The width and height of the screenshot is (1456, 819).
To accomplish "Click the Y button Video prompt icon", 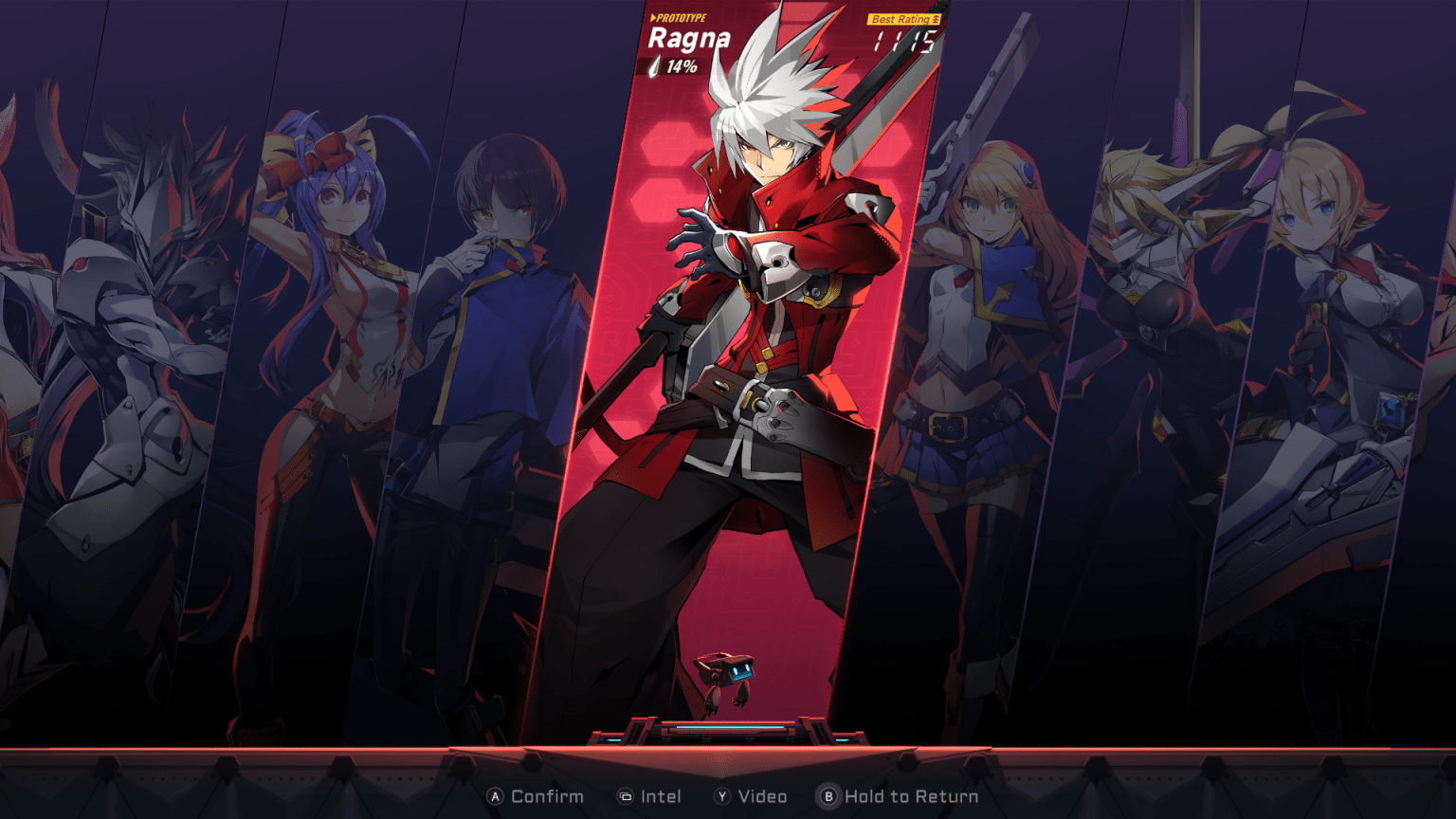I will (724, 797).
